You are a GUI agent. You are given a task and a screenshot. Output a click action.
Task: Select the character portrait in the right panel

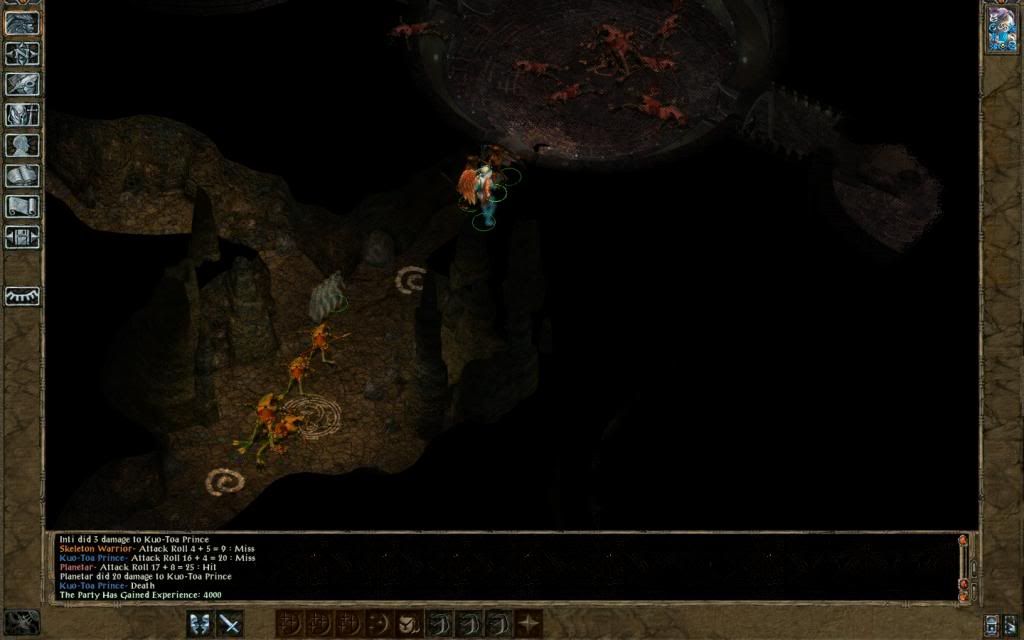coord(1001,29)
